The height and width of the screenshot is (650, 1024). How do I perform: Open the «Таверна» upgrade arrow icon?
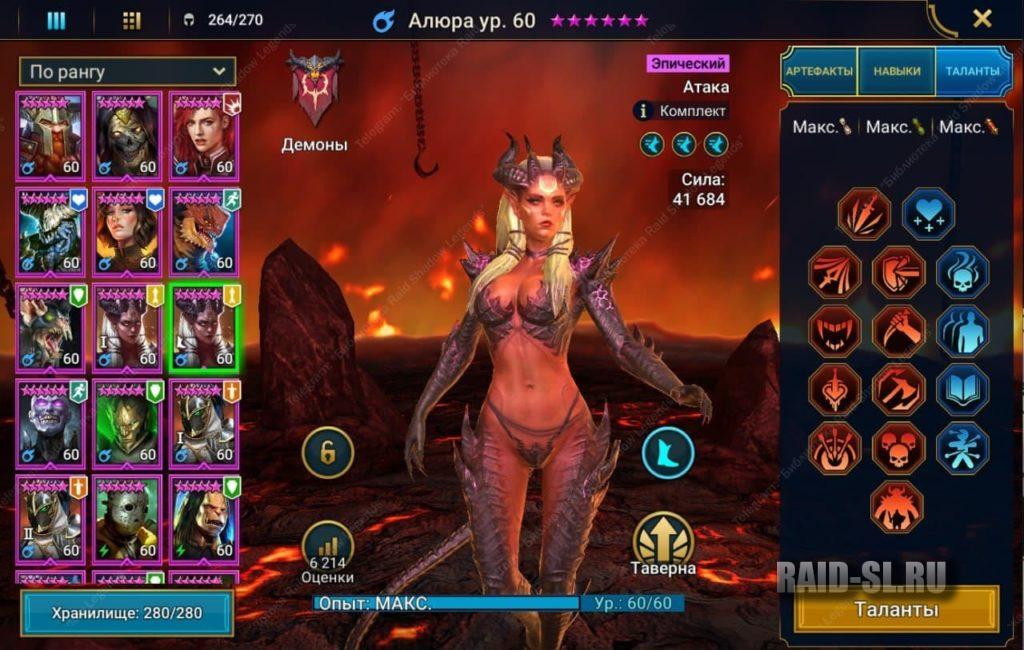[664, 540]
